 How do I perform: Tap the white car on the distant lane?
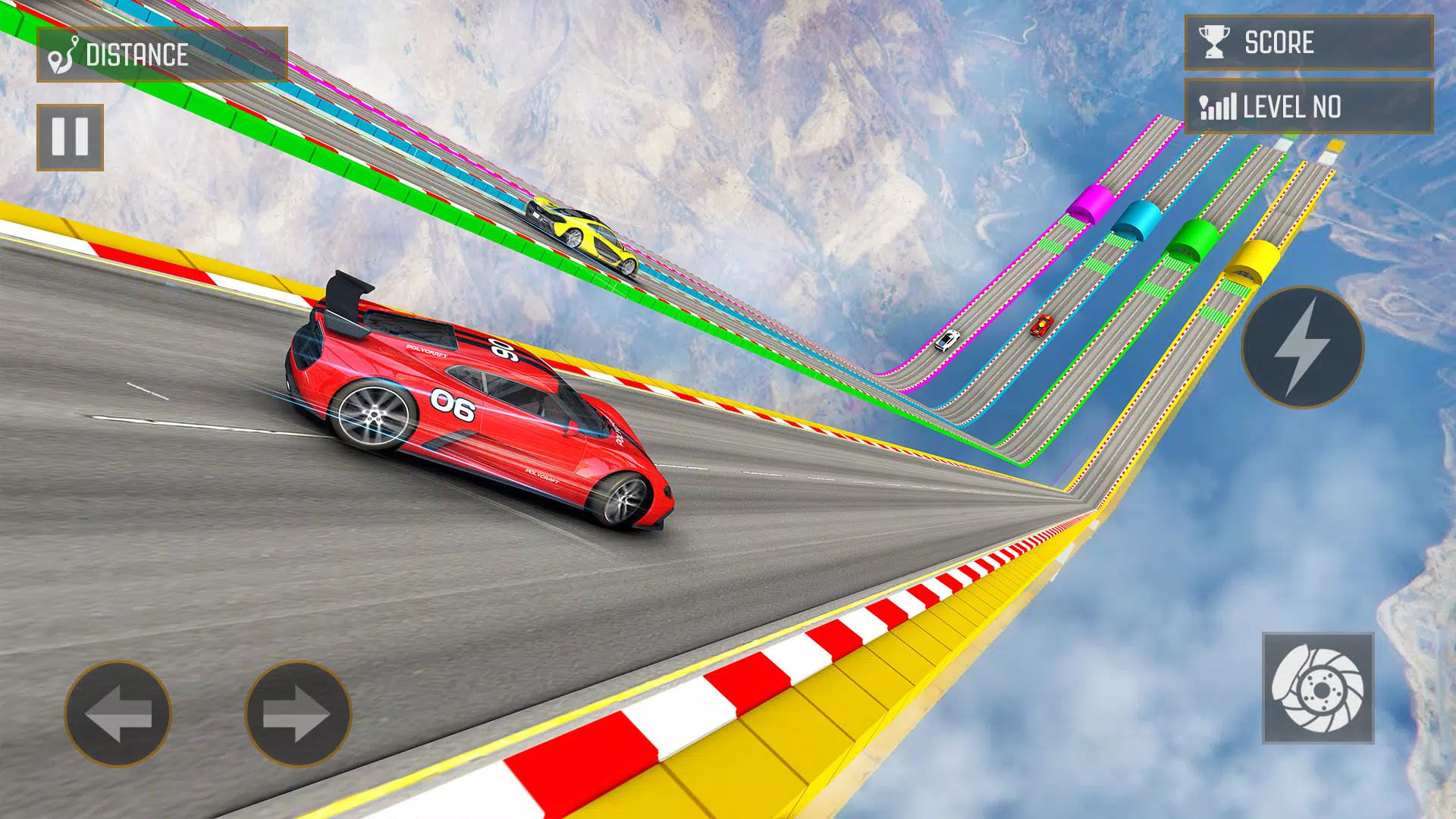point(946,340)
